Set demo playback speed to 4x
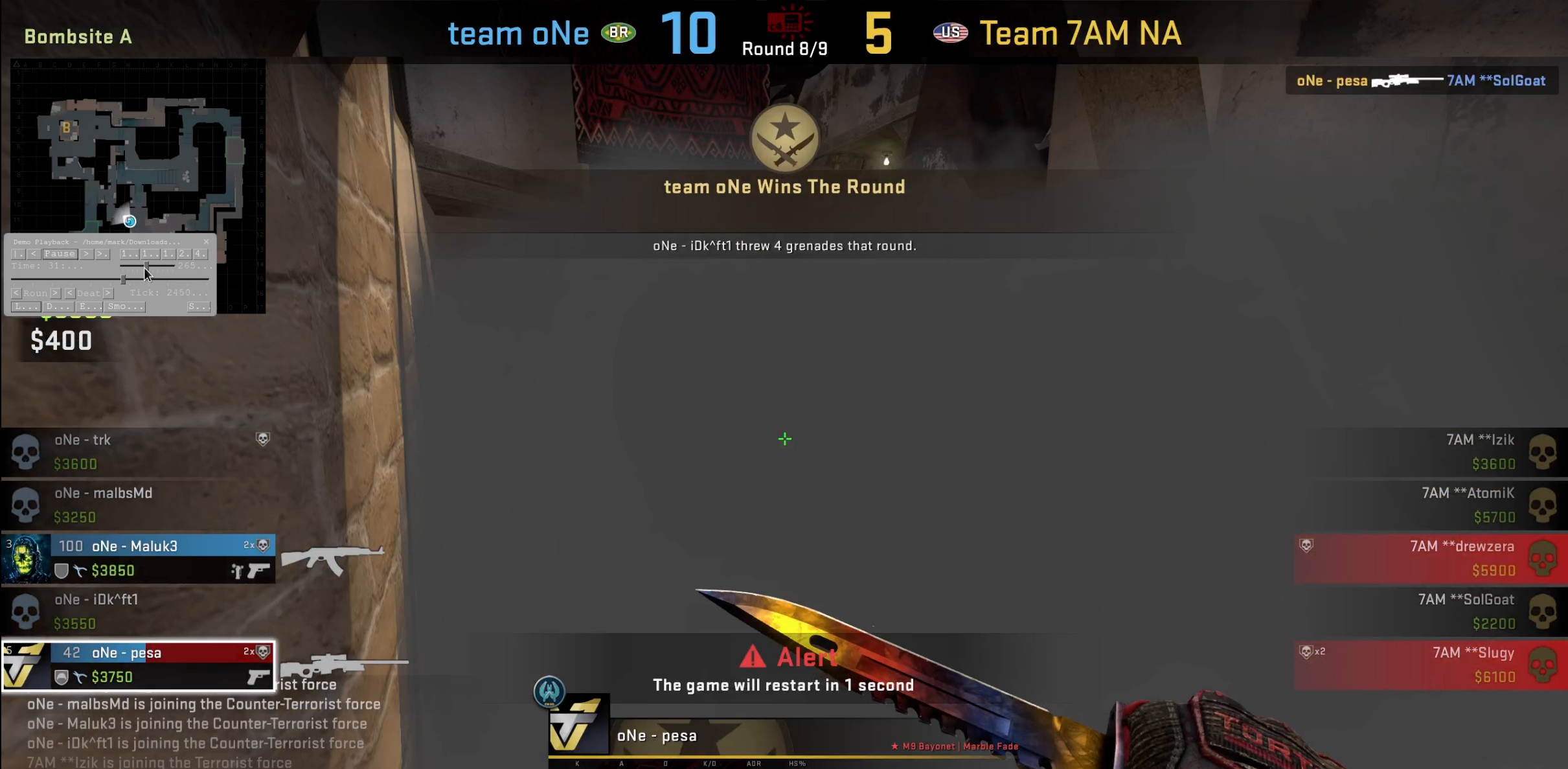 point(199,254)
